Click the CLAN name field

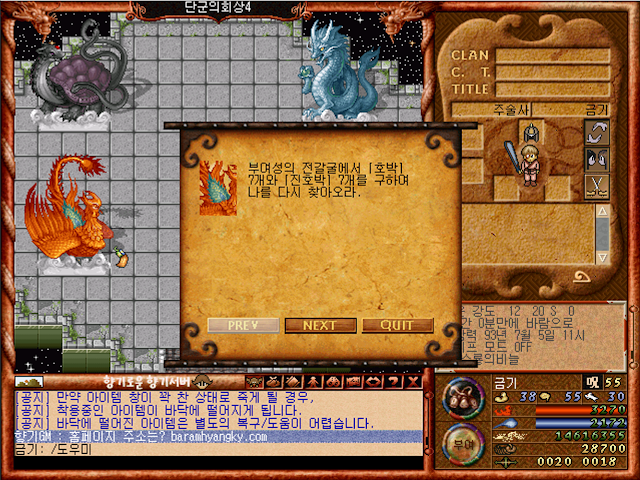point(552,56)
